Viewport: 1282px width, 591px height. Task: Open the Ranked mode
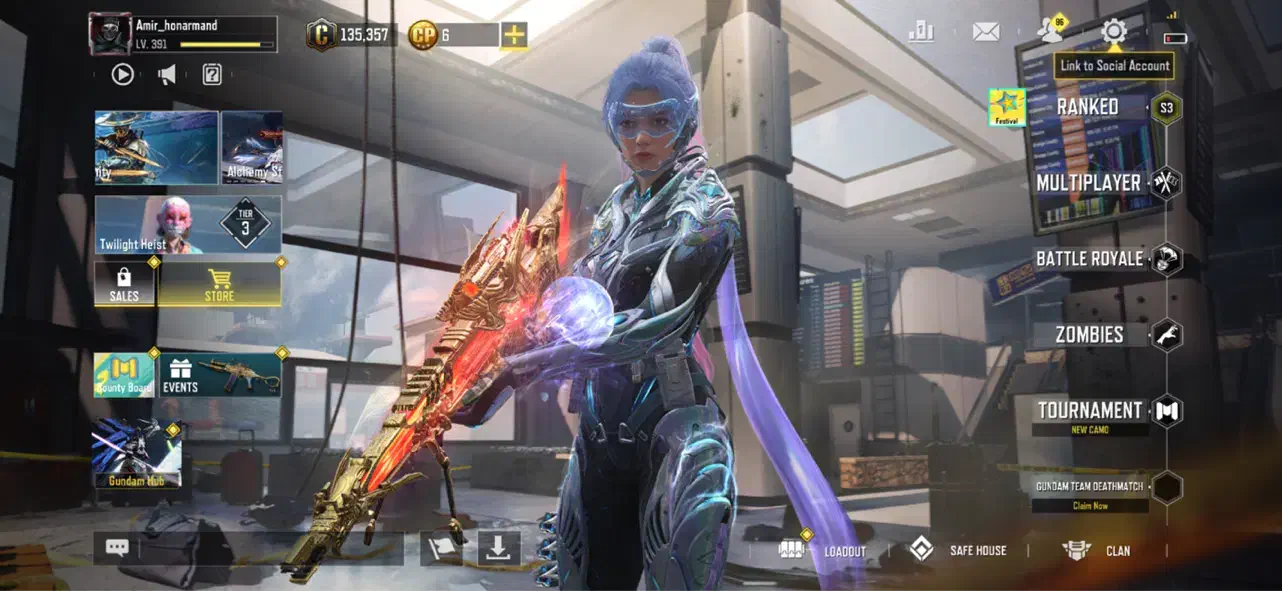click(1088, 106)
